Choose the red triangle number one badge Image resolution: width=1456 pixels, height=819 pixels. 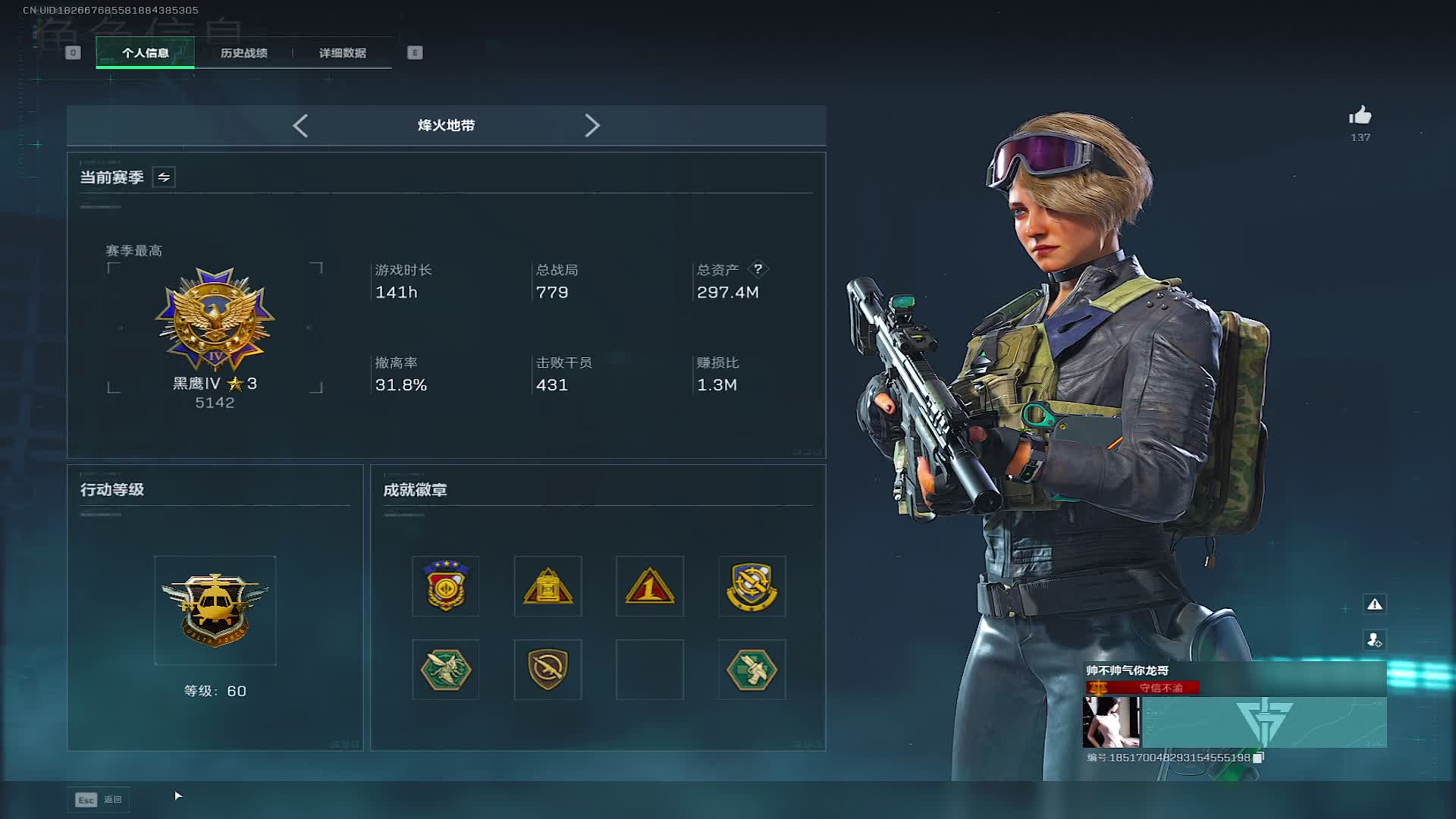pyautogui.click(x=650, y=586)
